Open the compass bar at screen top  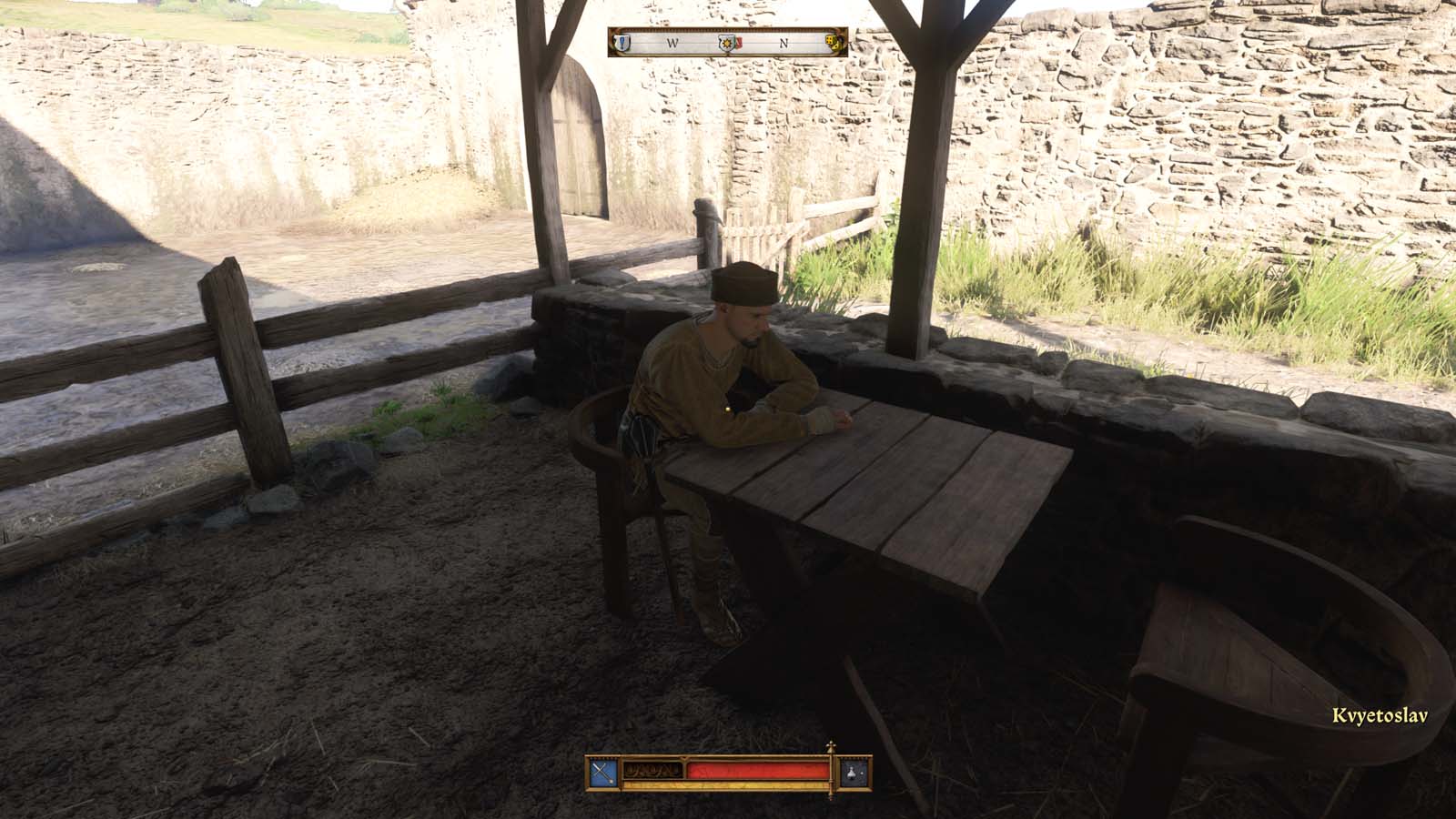(x=728, y=41)
